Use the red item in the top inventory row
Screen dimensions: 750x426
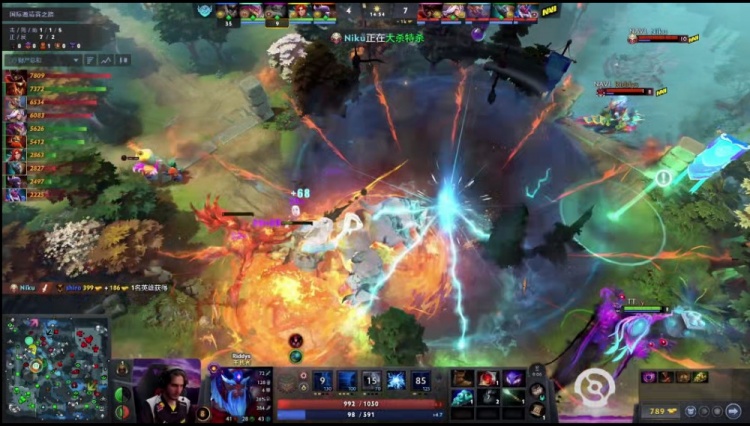point(489,378)
